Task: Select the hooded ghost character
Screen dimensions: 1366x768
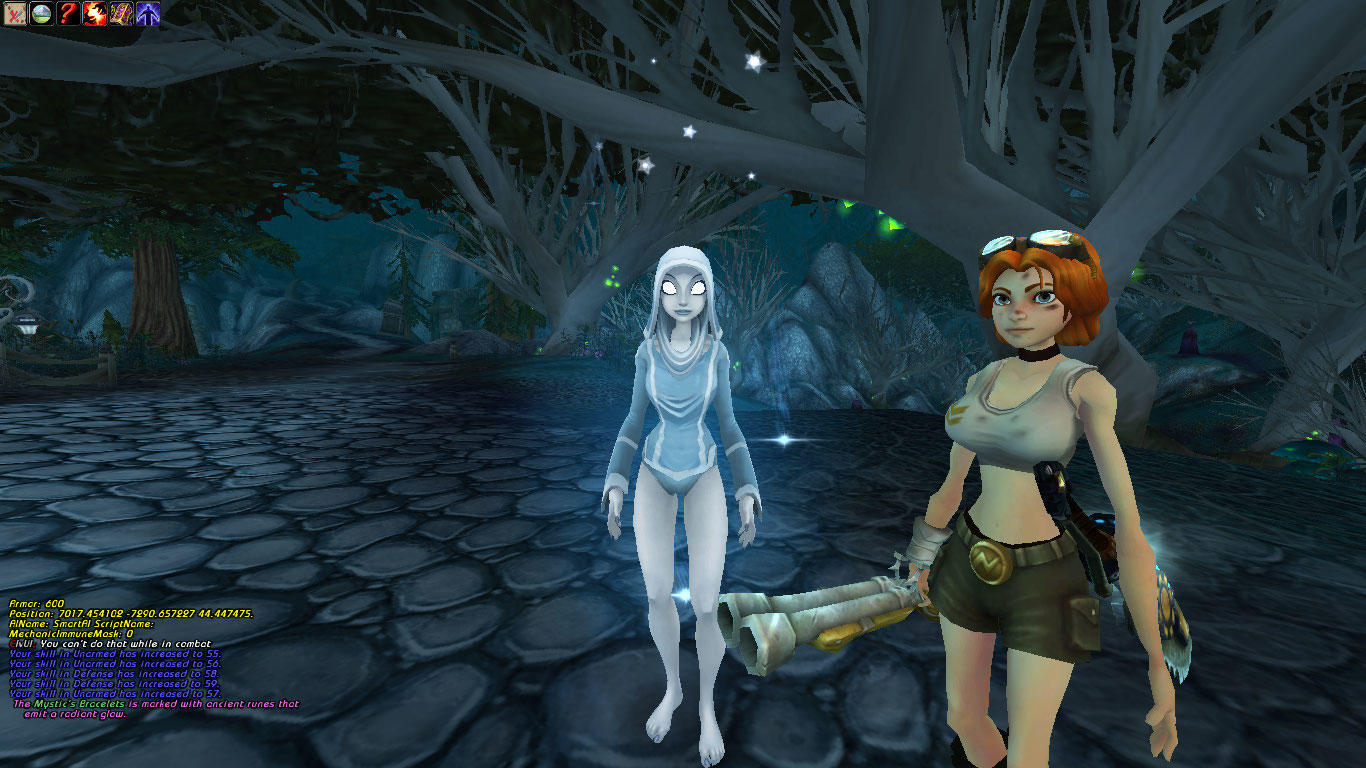Action: point(680,420)
